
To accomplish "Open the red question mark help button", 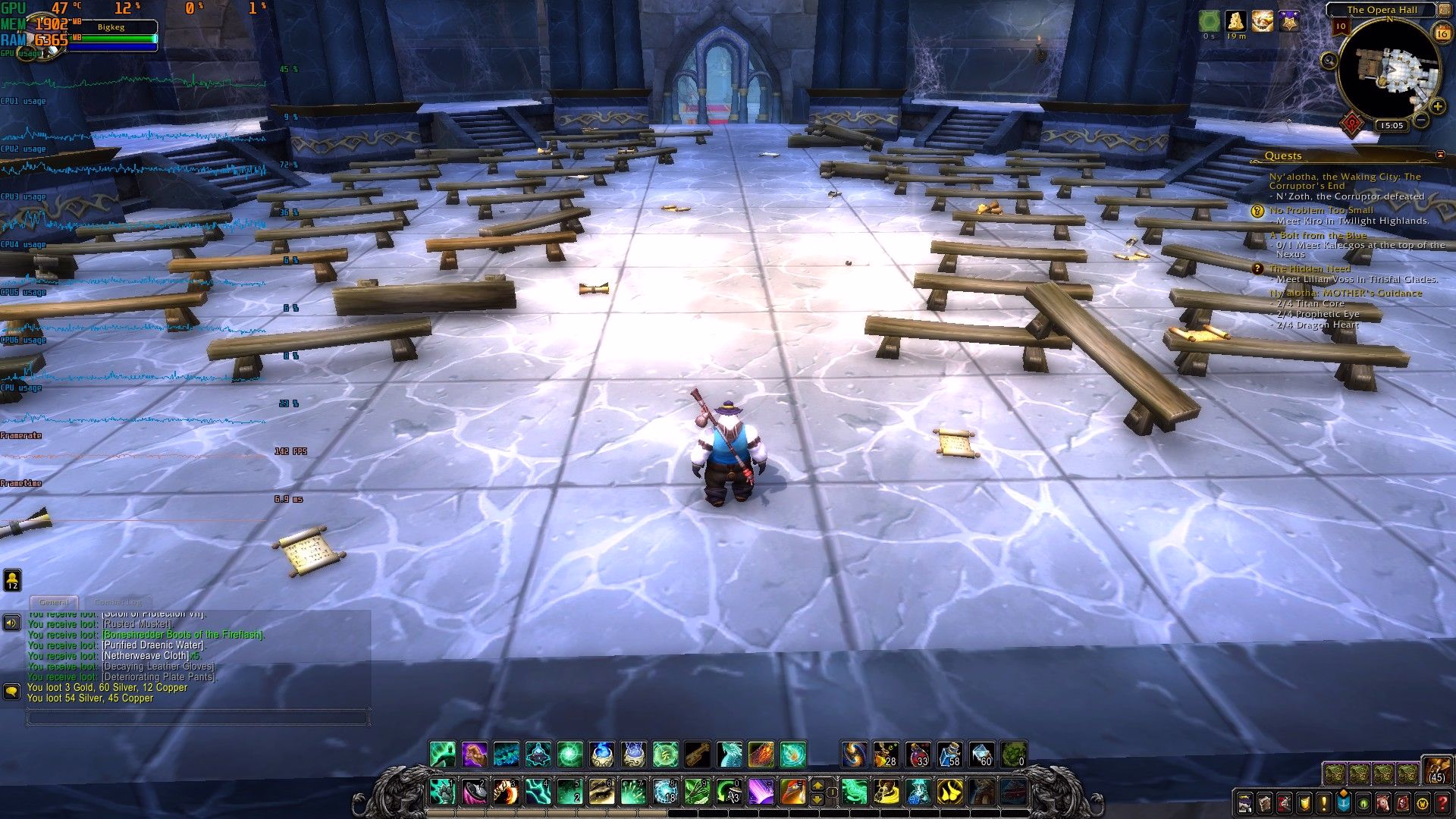I will pos(1442,802).
